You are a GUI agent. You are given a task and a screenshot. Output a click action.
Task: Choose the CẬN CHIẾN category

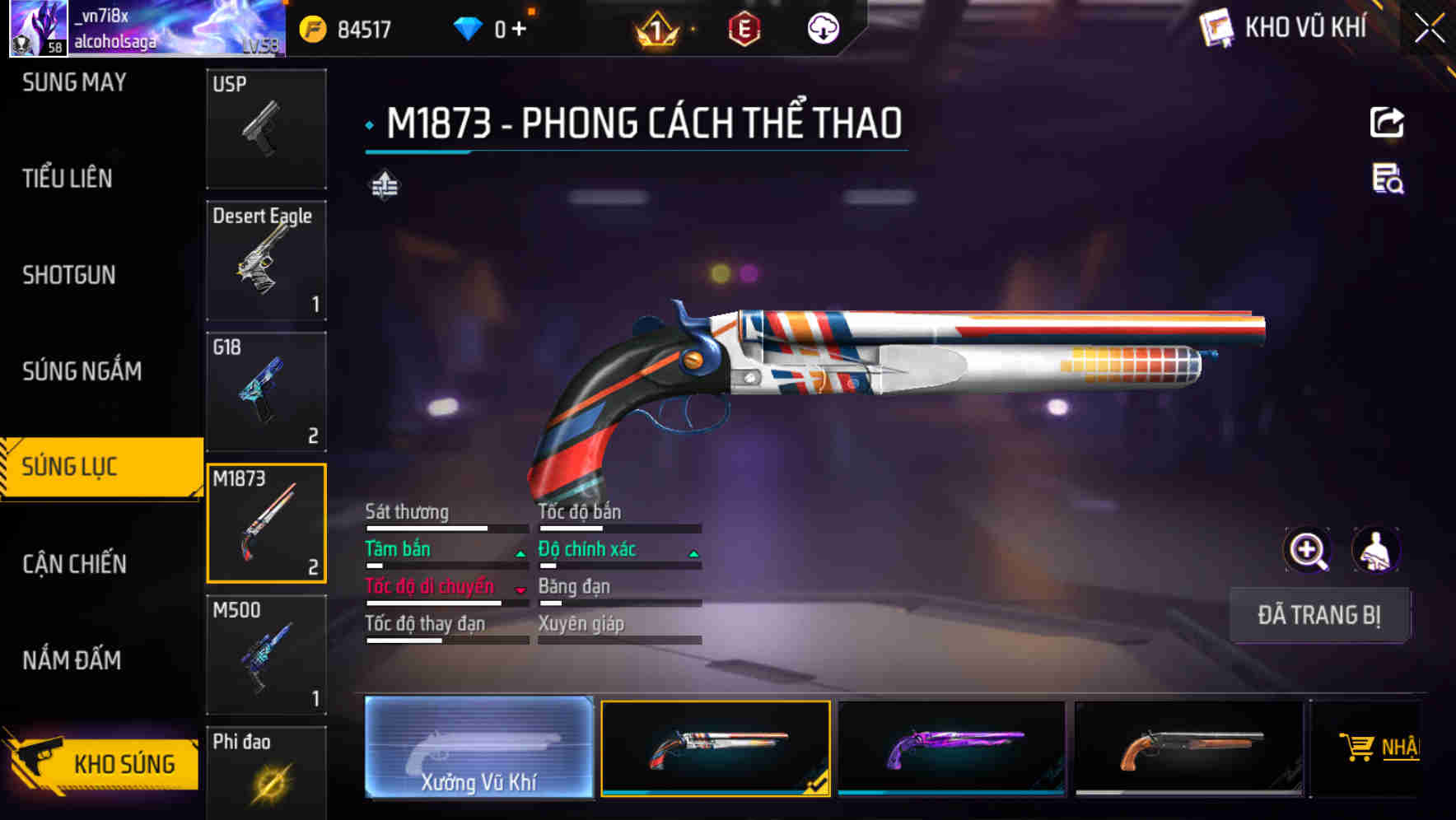click(75, 564)
